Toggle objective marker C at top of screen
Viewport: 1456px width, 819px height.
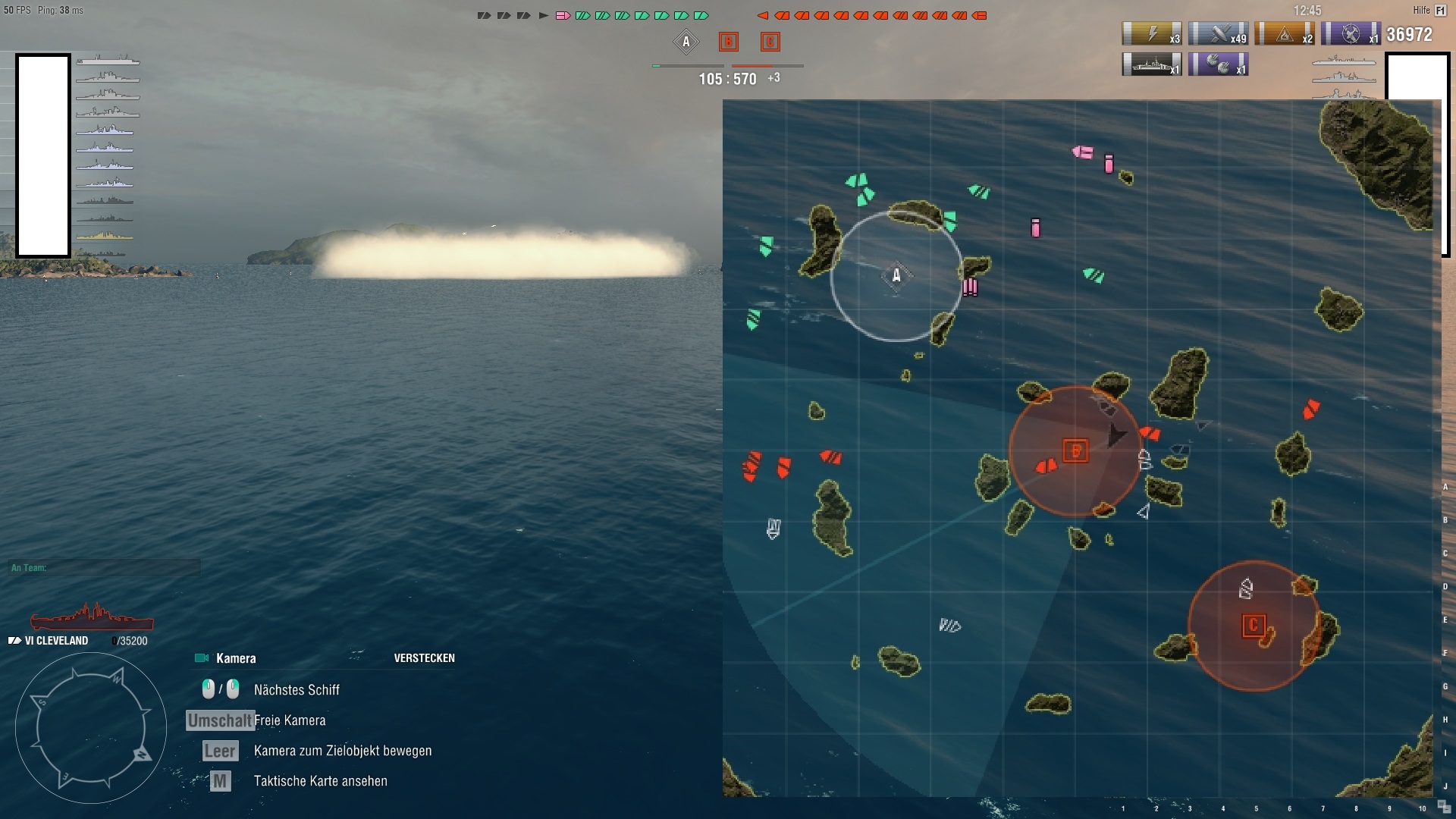[x=771, y=43]
